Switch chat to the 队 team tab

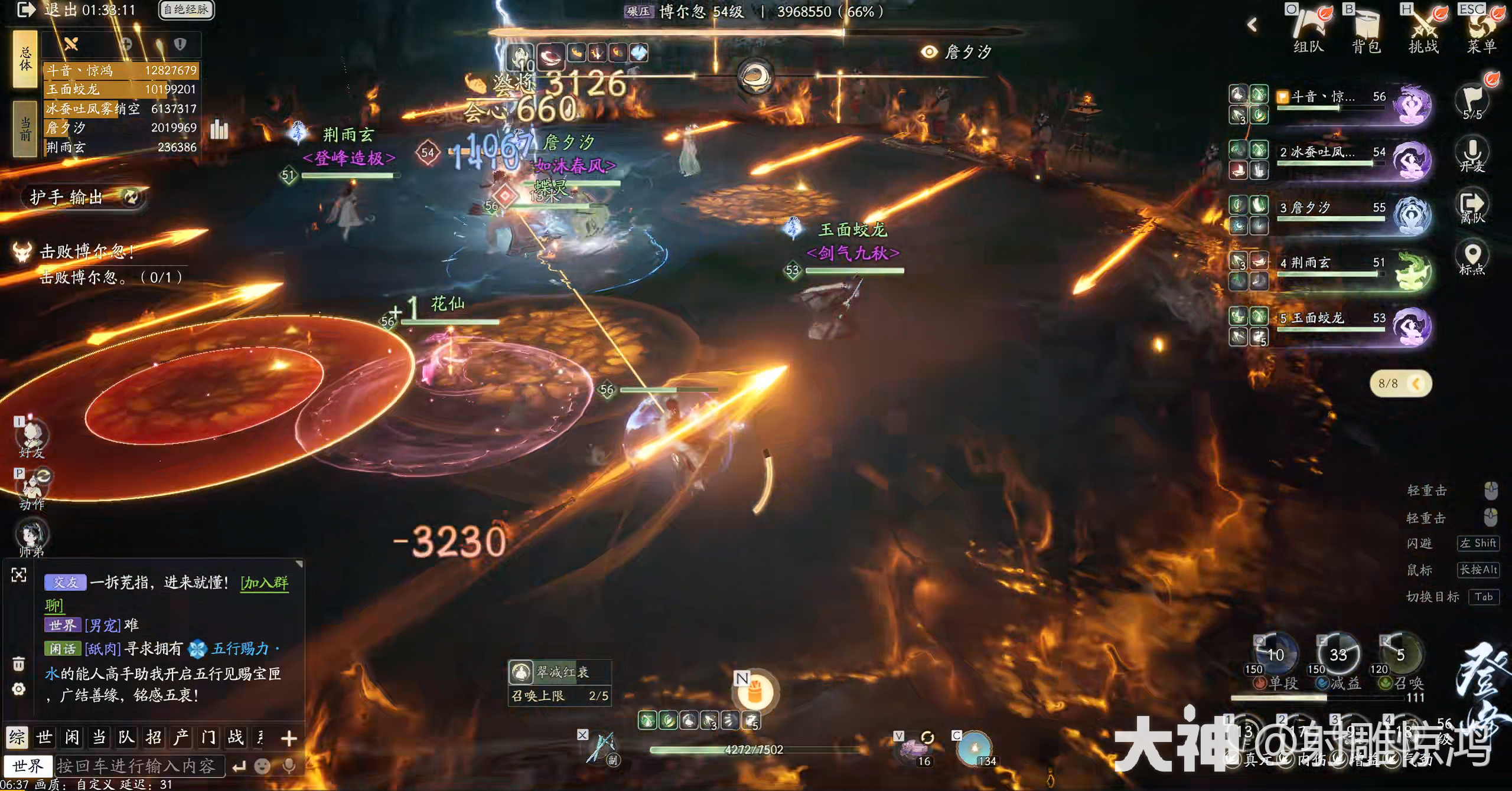[x=126, y=737]
